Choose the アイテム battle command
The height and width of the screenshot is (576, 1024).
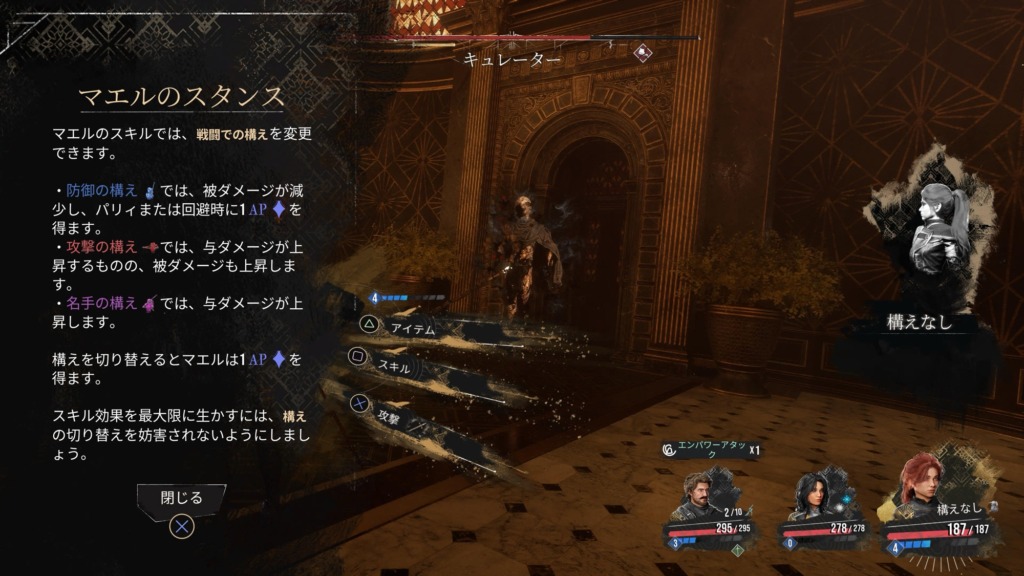[411, 329]
